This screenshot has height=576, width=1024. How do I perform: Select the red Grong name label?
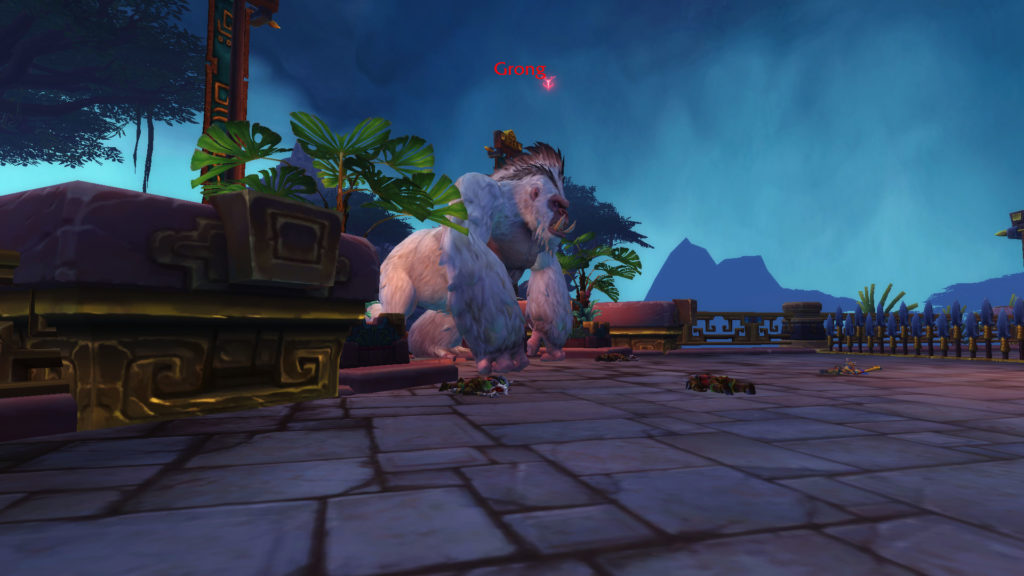click(519, 70)
